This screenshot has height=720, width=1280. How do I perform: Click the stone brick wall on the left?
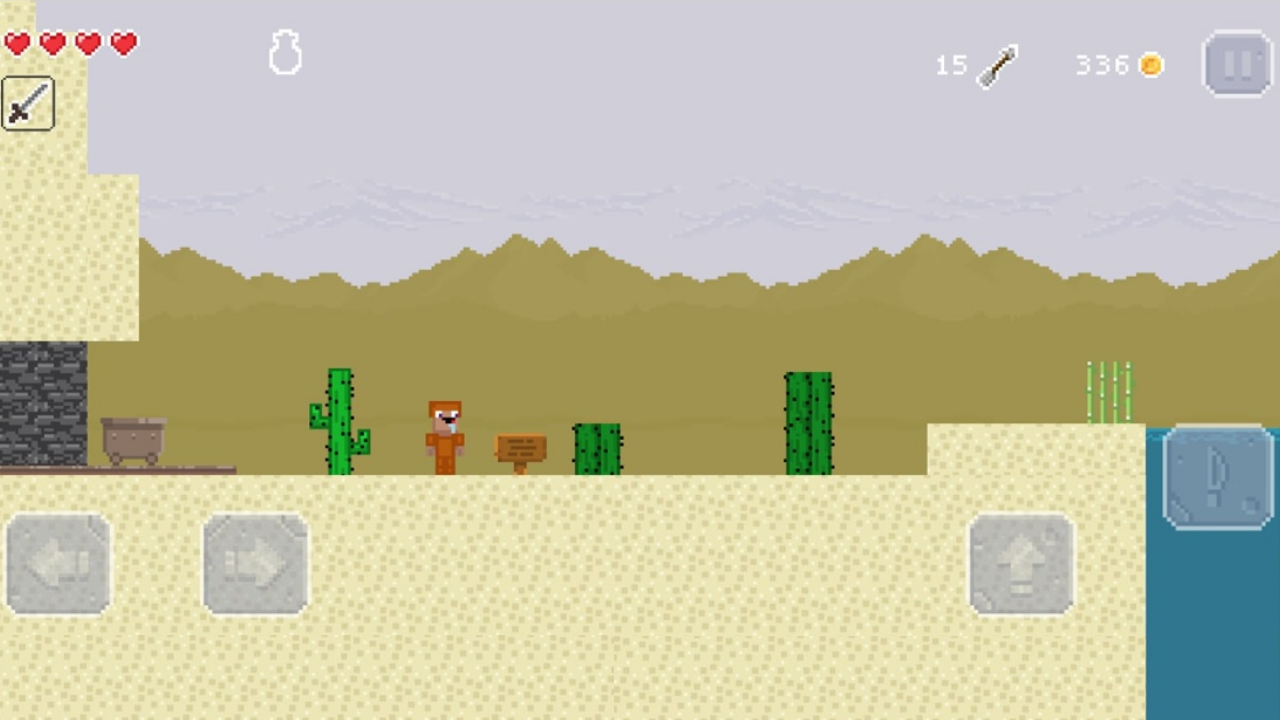tap(42, 400)
